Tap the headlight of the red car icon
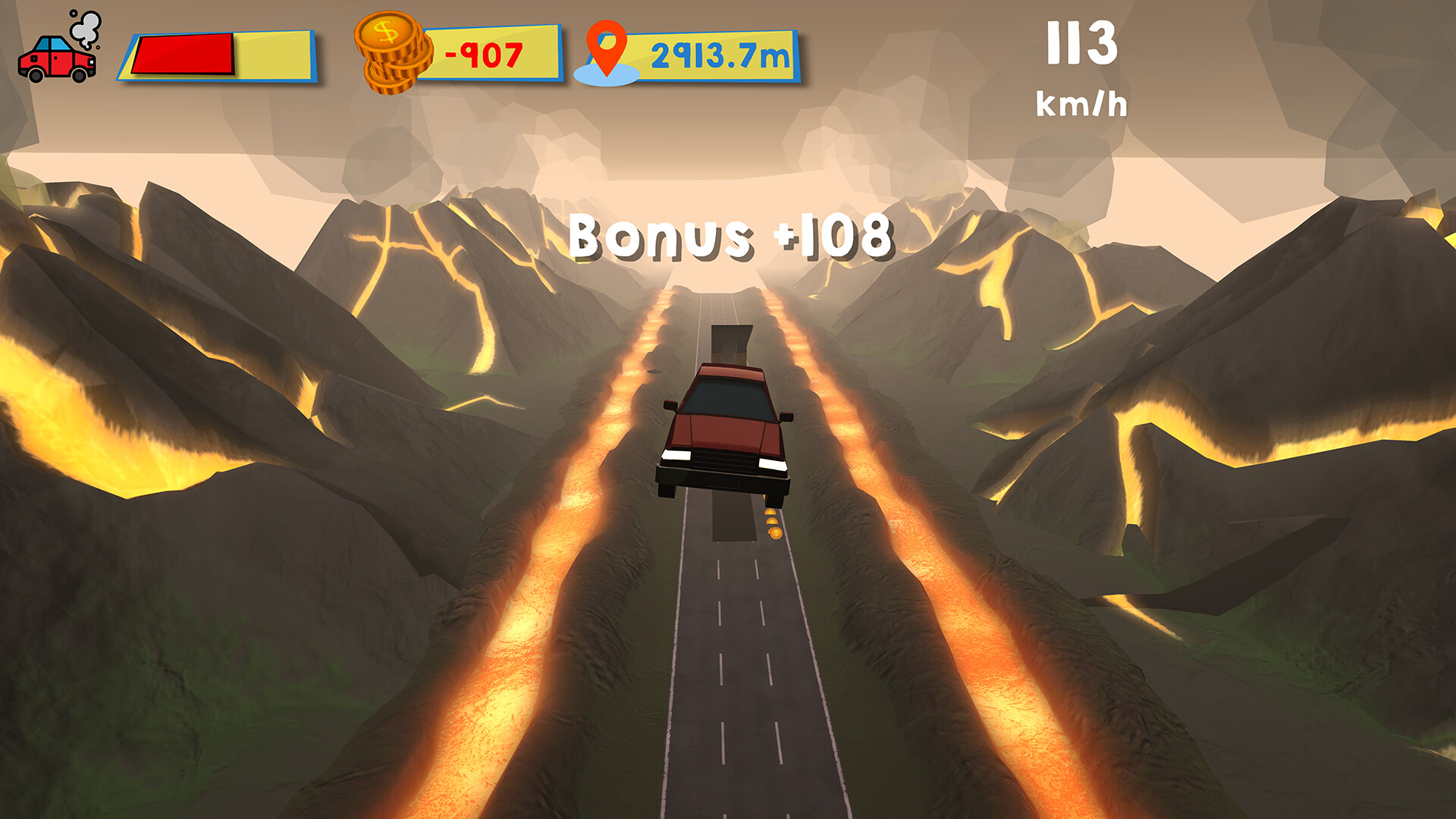Viewport: 1456px width, 819px height. point(92,62)
